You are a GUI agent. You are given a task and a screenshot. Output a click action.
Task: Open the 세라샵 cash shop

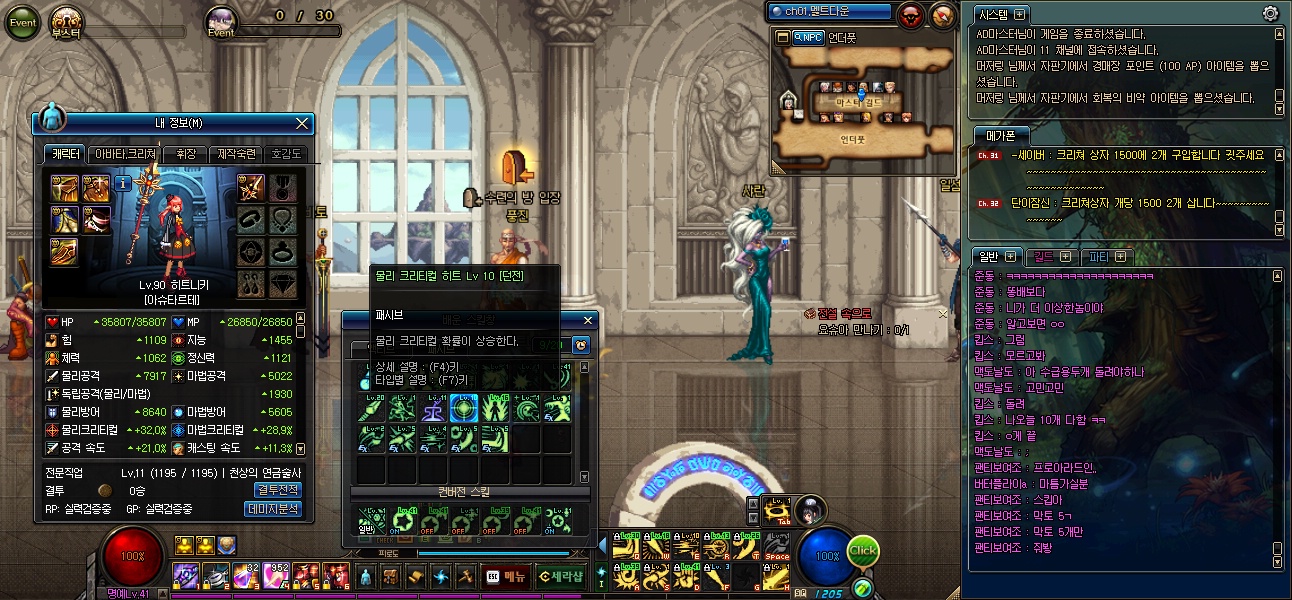tap(559, 576)
